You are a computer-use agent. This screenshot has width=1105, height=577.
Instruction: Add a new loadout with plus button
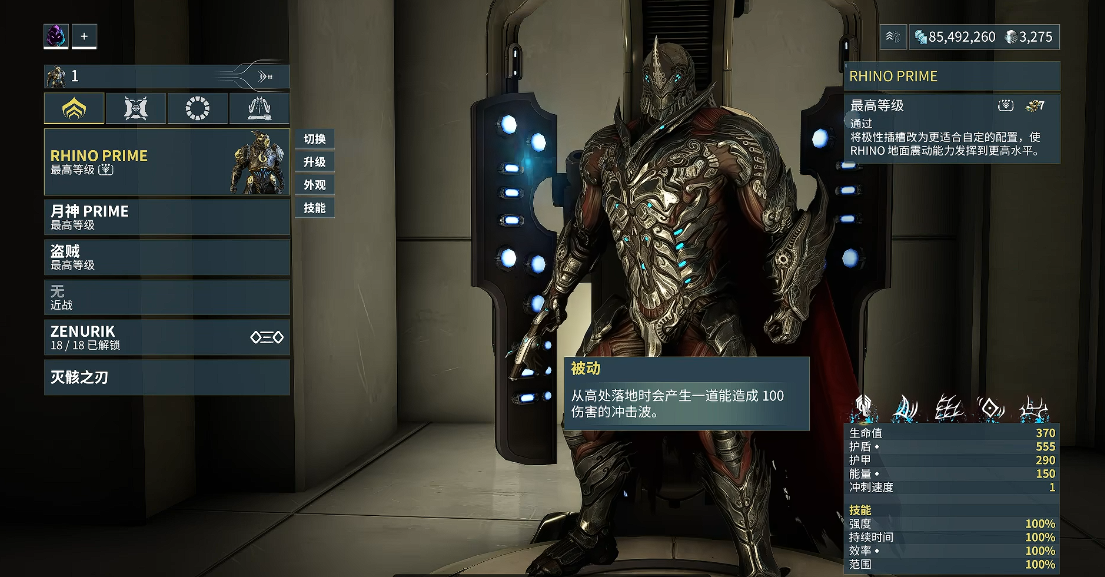tap(84, 37)
